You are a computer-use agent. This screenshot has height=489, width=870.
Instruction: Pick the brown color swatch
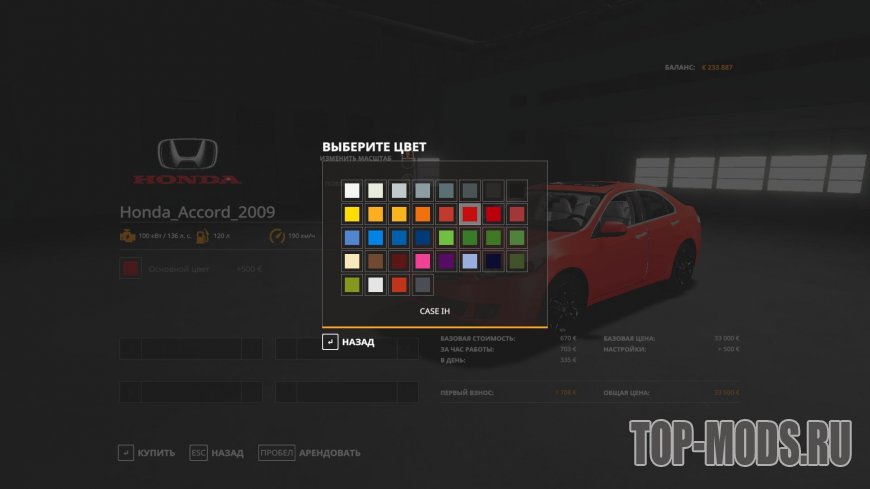click(x=375, y=262)
